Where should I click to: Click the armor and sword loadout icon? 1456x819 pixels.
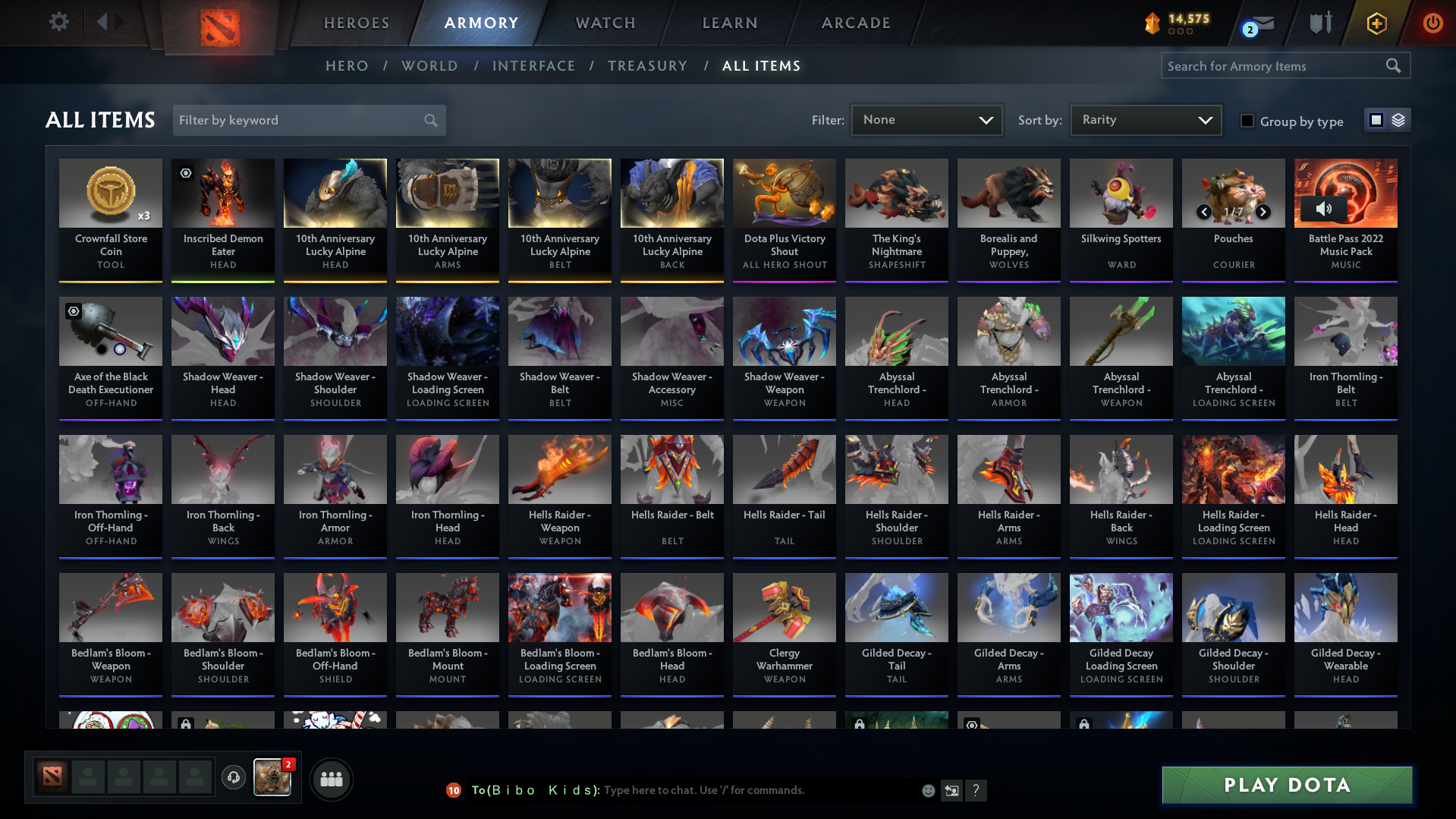[1320, 23]
